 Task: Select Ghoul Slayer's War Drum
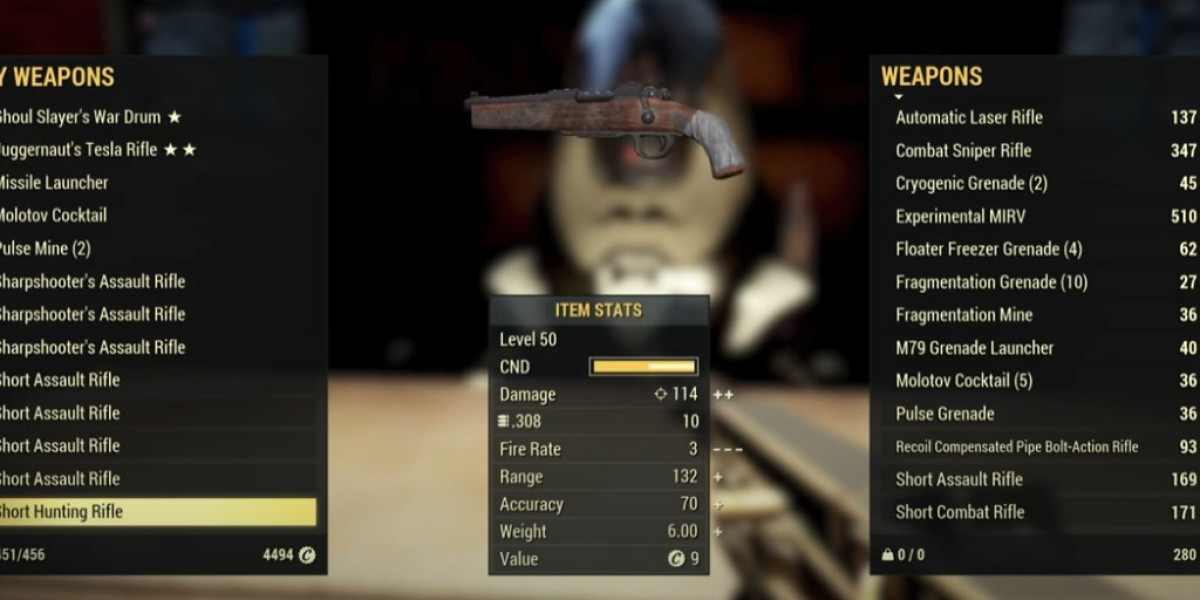[90, 117]
